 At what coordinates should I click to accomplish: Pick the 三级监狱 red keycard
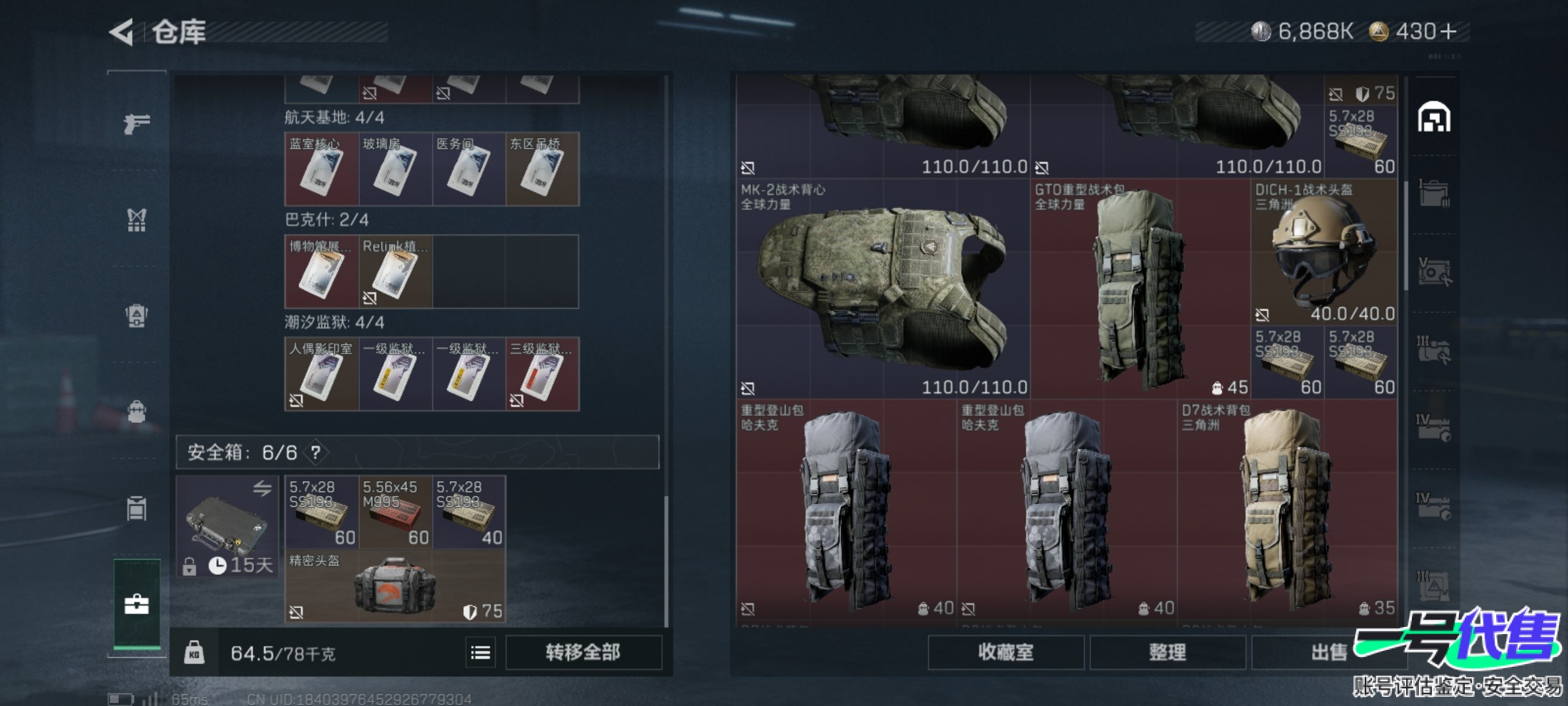[x=542, y=375]
